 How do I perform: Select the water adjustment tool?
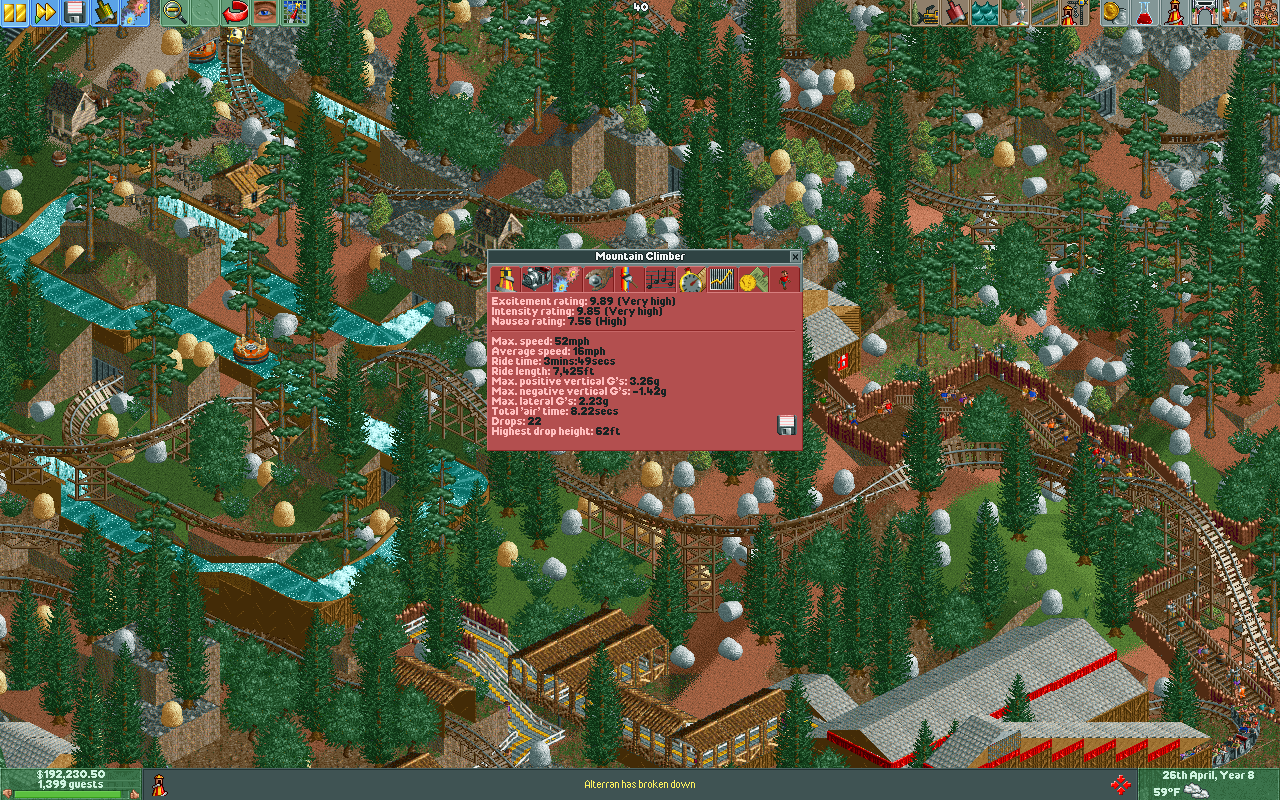click(x=986, y=12)
